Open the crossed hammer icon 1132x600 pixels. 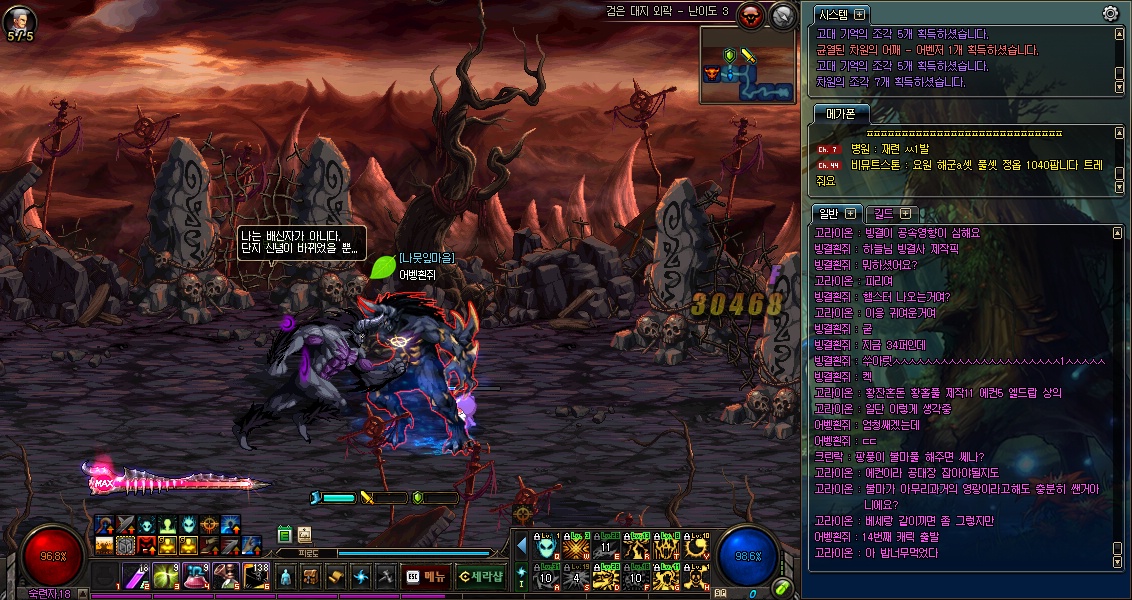pyautogui.click(x=384, y=577)
